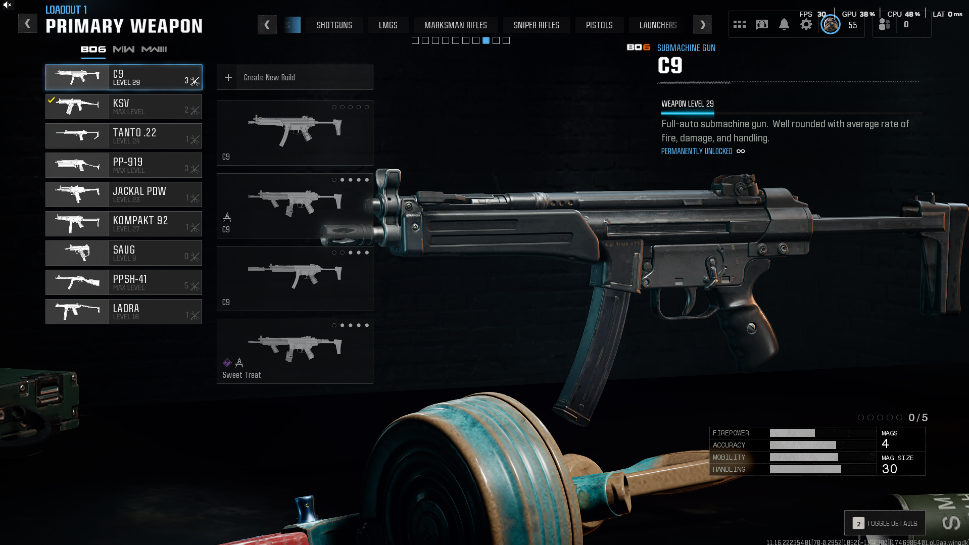The height and width of the screenshot is (545, 969).
Task: Switch to the Shotguns category
Action: click(334, 25)
